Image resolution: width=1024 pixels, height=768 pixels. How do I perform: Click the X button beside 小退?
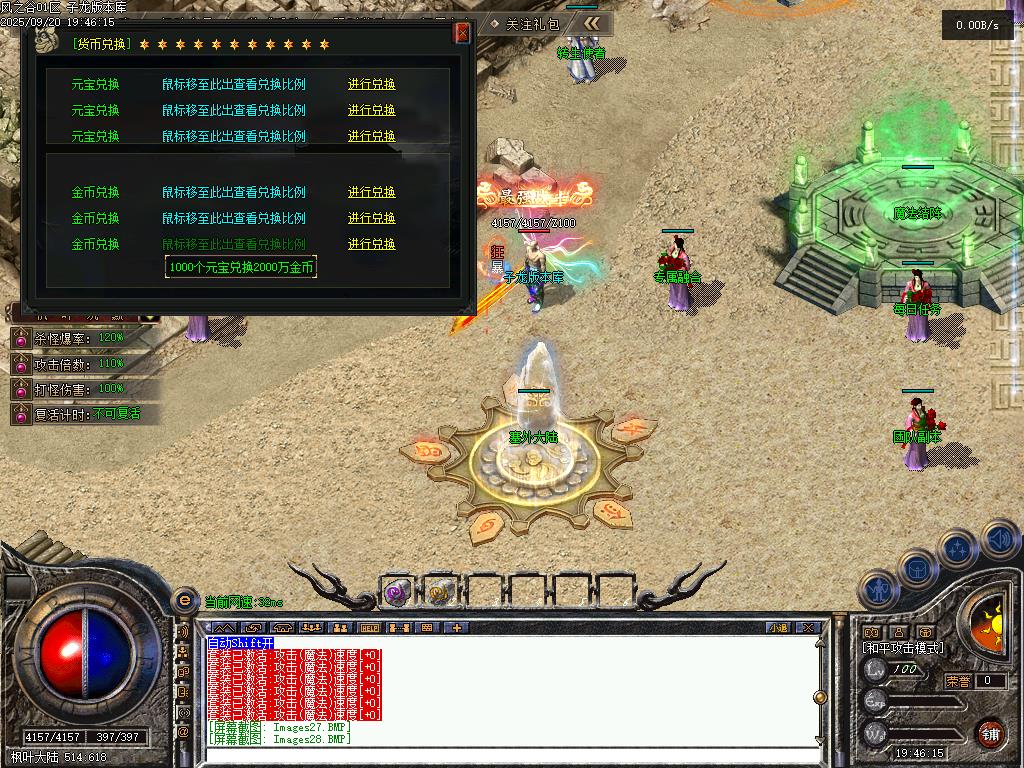coord(808,628)
